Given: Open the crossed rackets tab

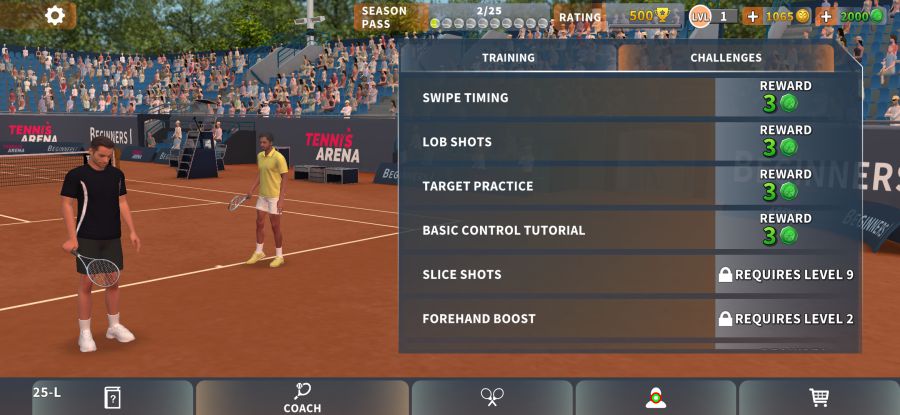Looking at the screenshot, I should pyautogui.click(x=492, y=397).
